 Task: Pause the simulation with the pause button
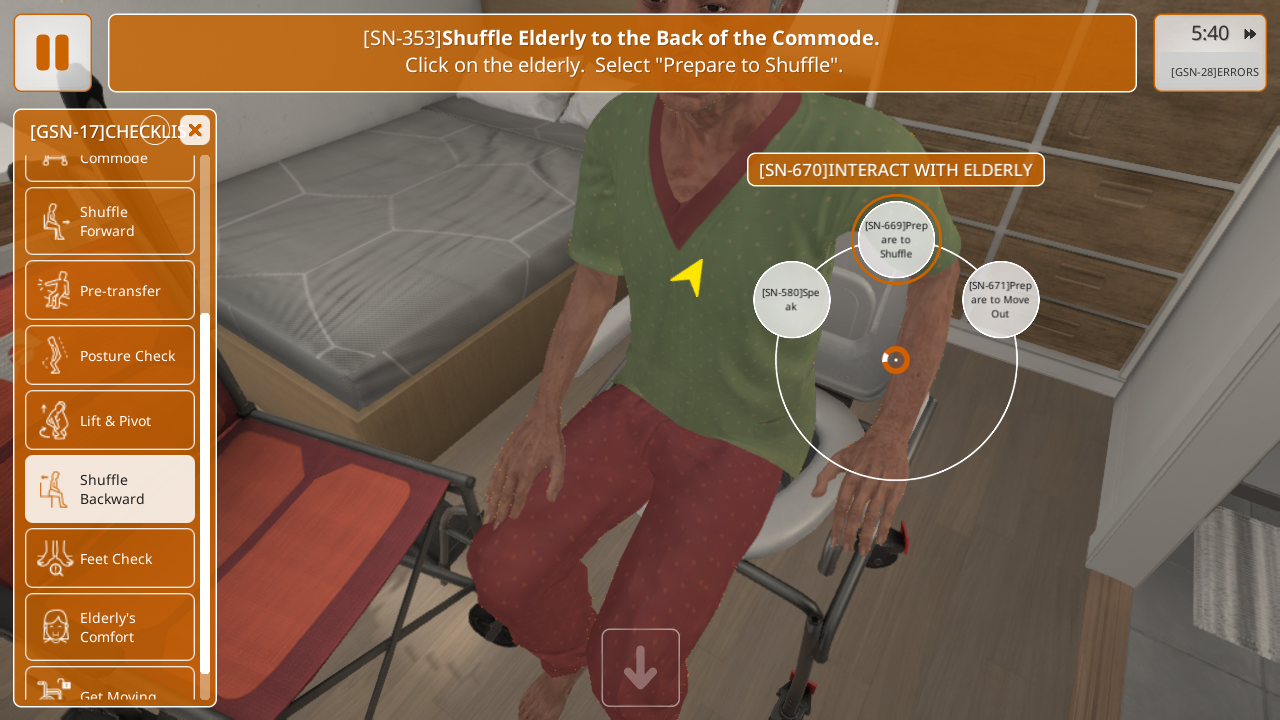coord(52,52)
